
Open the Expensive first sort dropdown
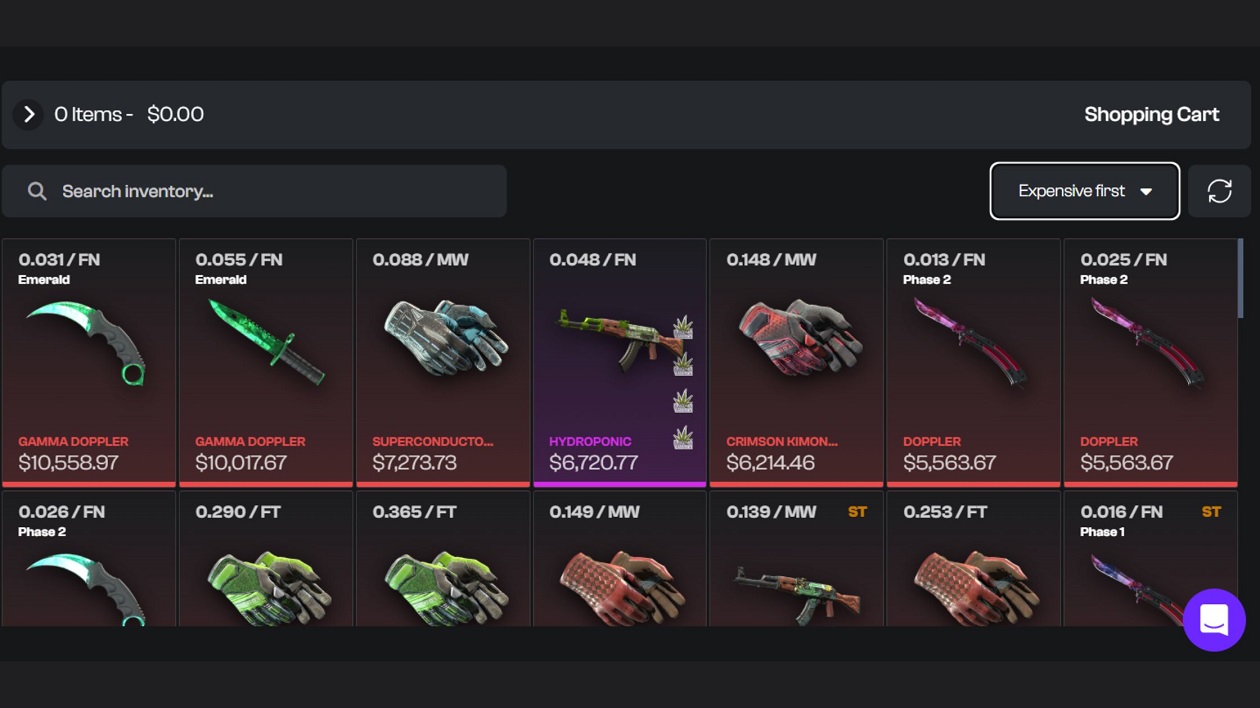point(1084,191)
